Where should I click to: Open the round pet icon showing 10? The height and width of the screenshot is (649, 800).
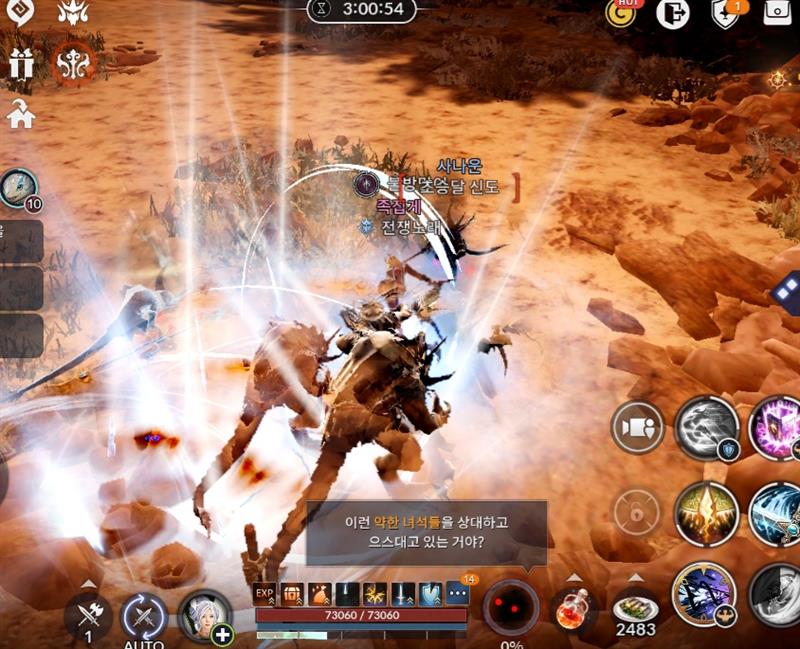coord(18,188)
